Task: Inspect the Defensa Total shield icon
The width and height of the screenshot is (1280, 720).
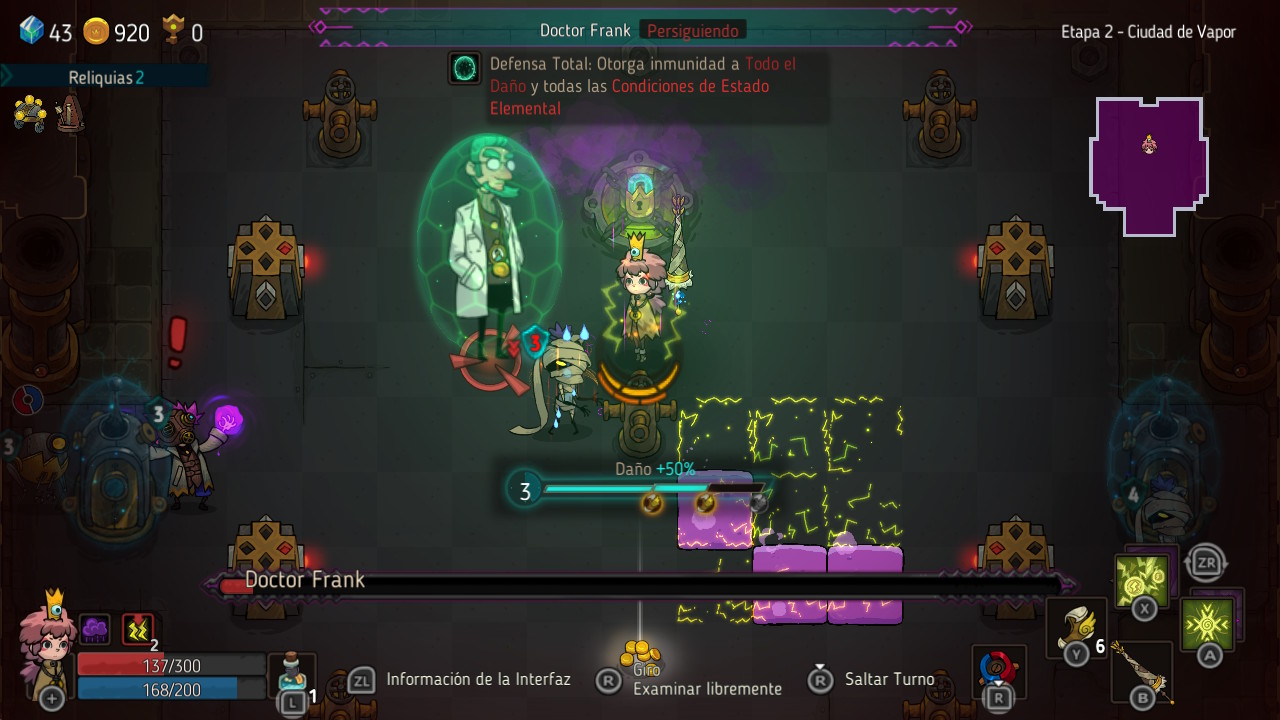Action: click(465, 68)
